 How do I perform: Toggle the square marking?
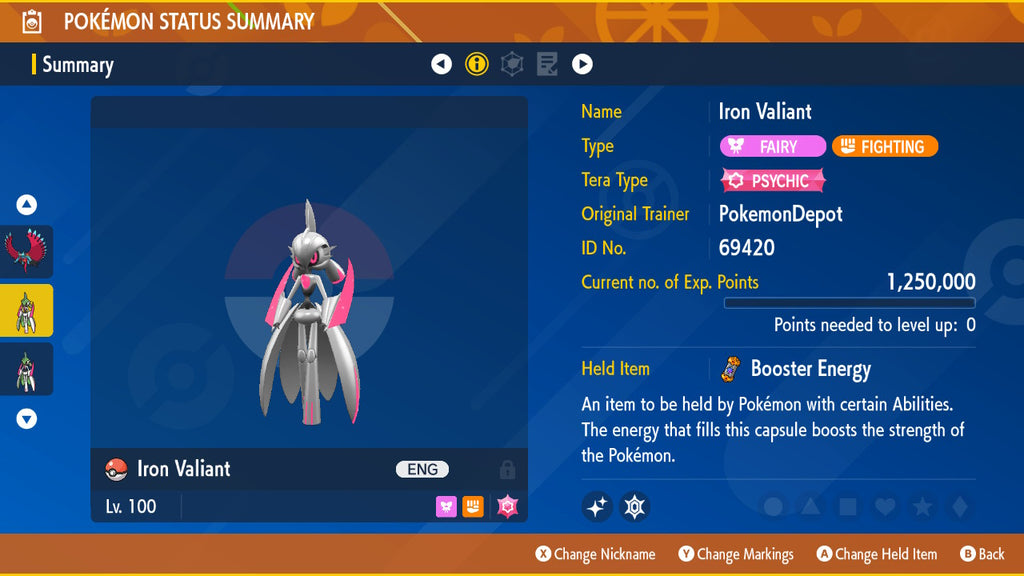tap(847, 507)
